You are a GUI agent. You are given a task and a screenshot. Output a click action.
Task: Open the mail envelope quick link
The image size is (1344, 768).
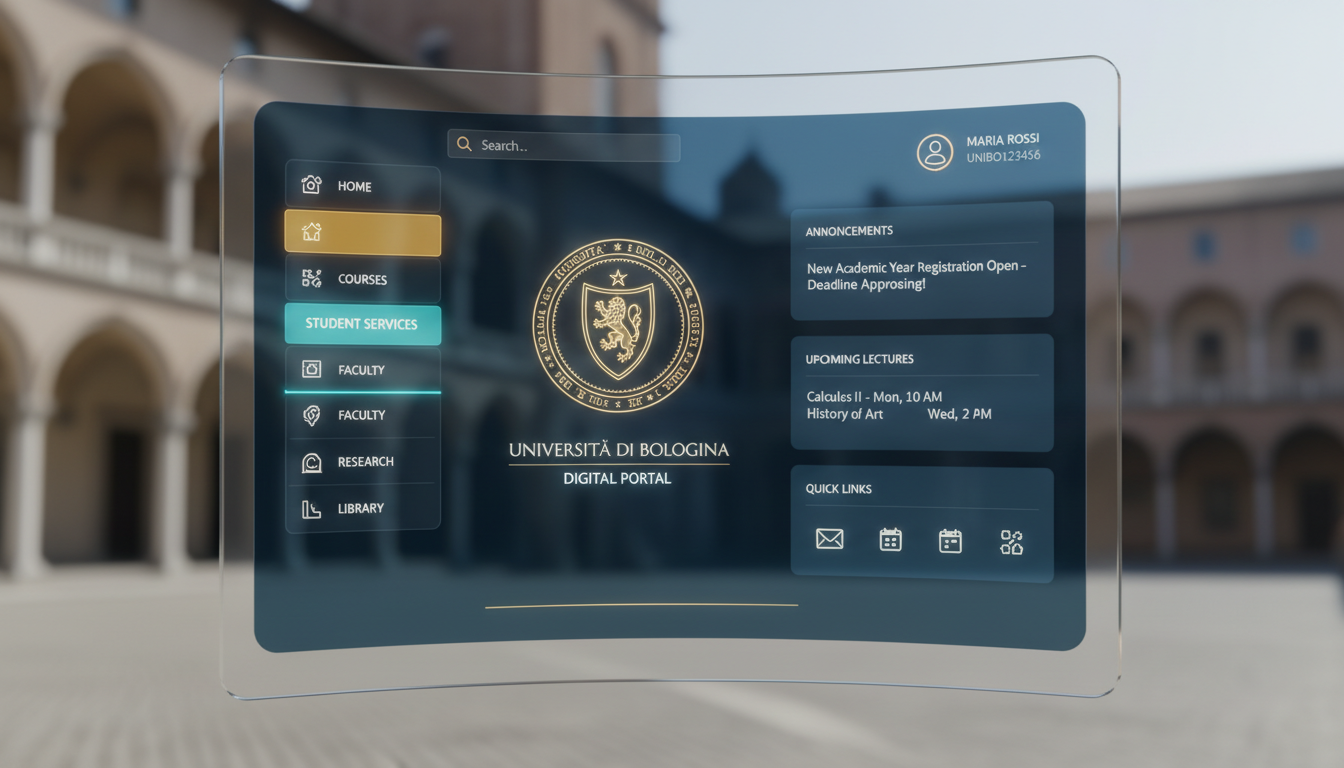click(x=829, y=540)
